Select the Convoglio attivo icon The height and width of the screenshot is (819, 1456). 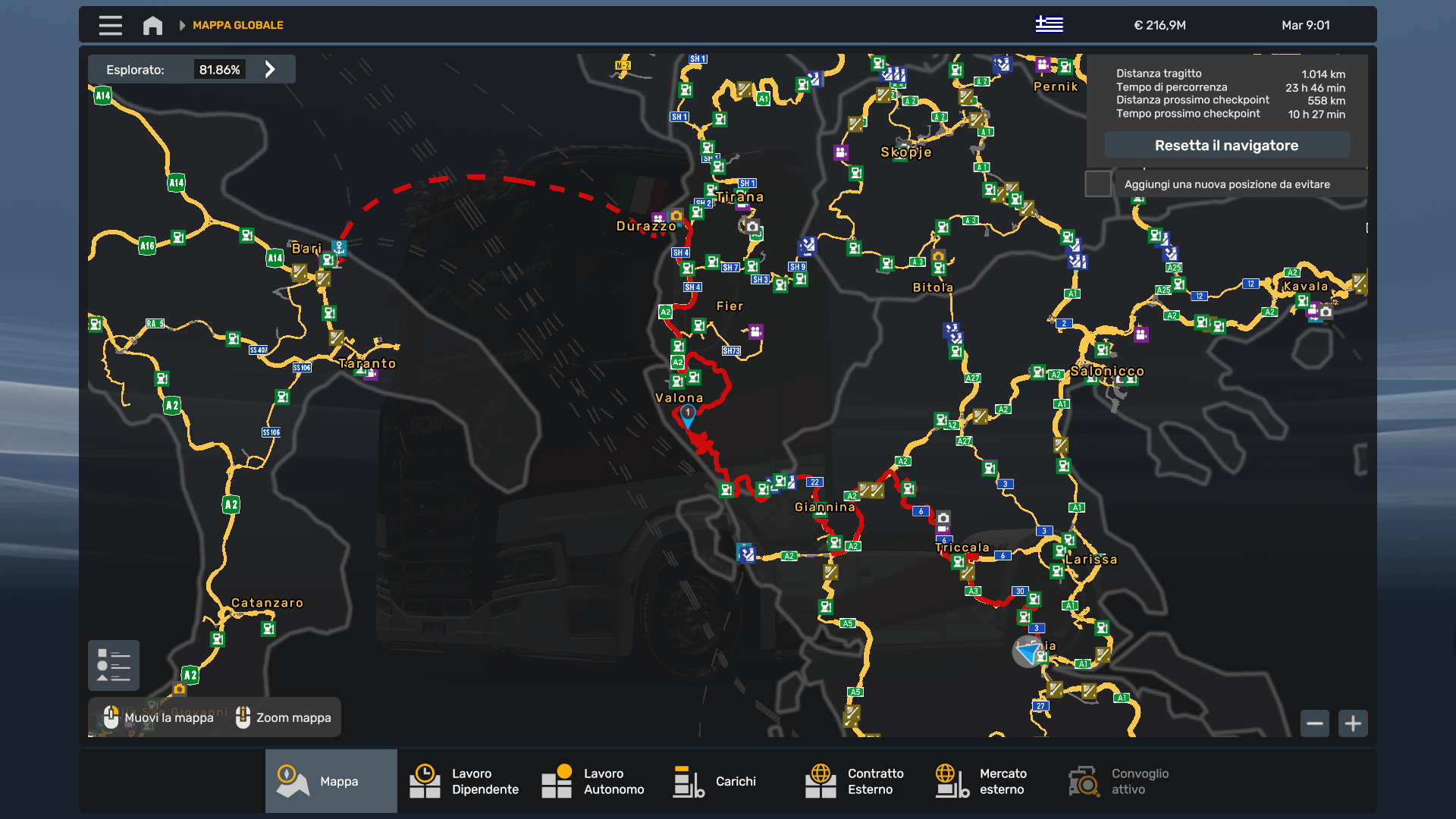1083,781
